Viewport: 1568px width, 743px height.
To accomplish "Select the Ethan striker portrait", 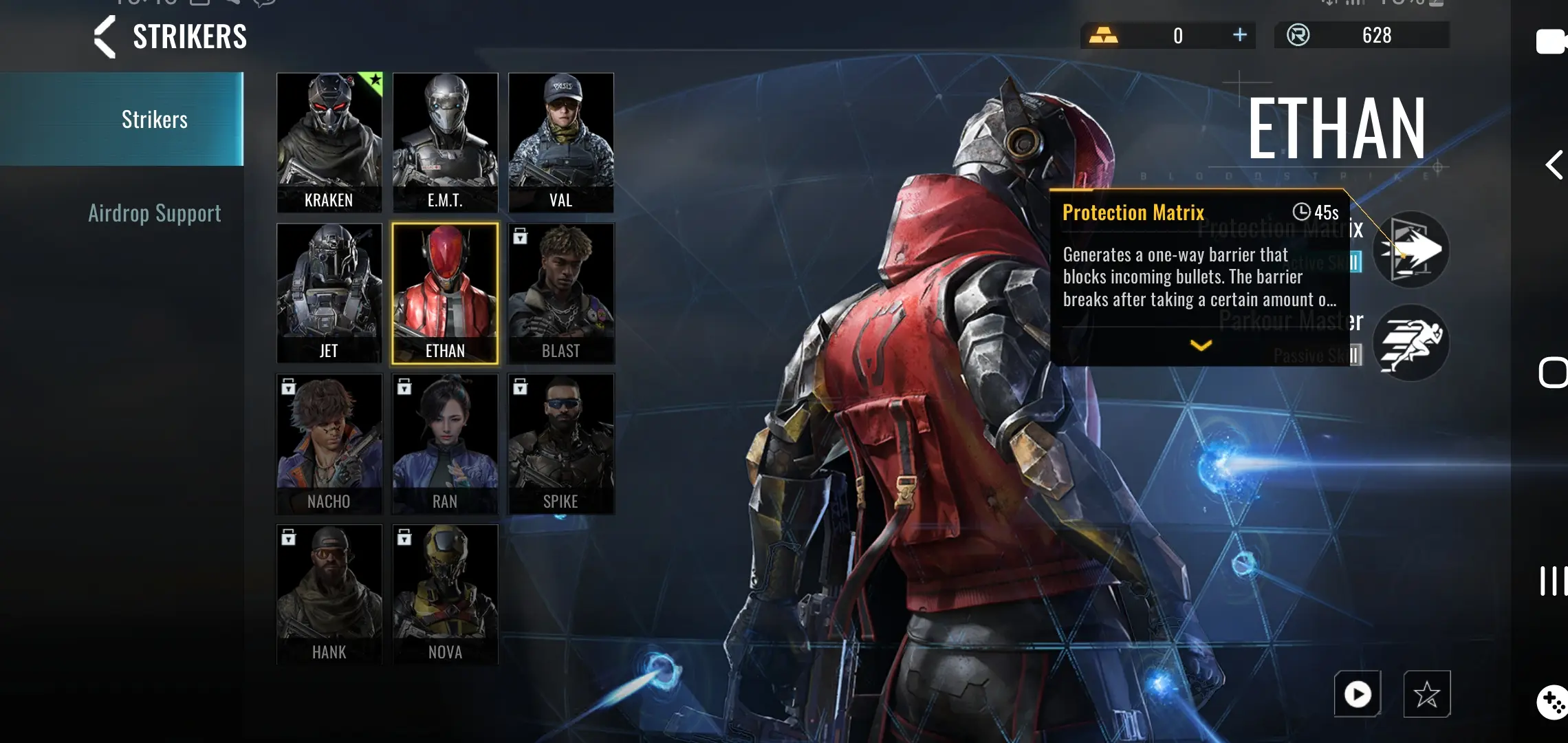I will pyautogui.click(x=445, y=293).
